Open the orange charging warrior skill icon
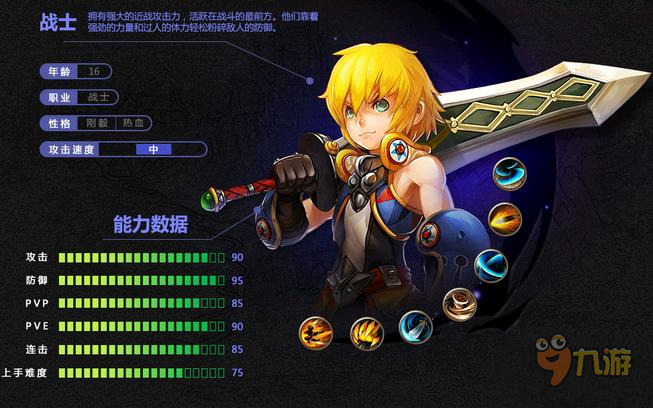 pos(316,331)
